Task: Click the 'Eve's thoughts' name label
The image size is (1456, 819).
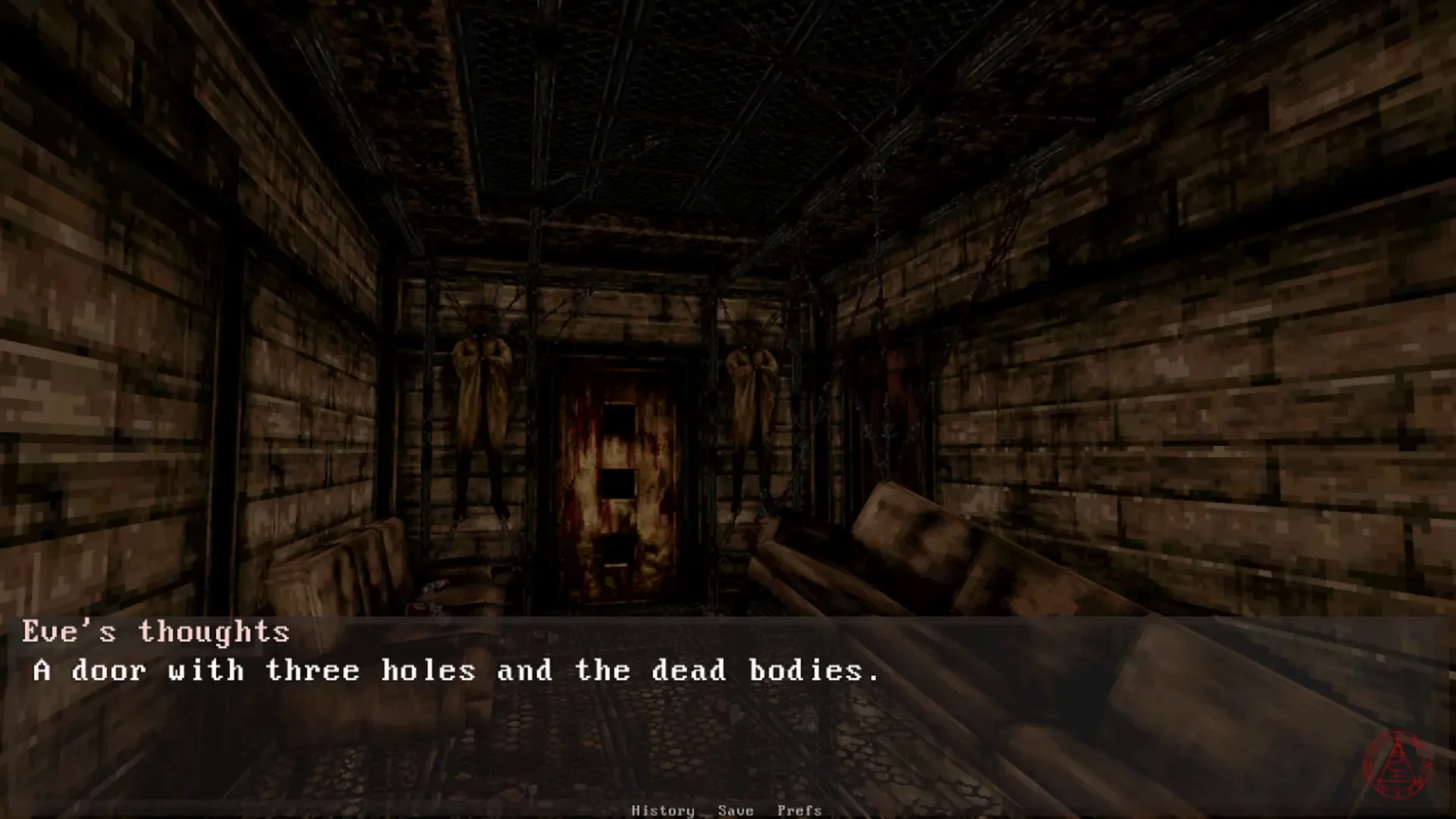Action: click(x=155, y=631)
